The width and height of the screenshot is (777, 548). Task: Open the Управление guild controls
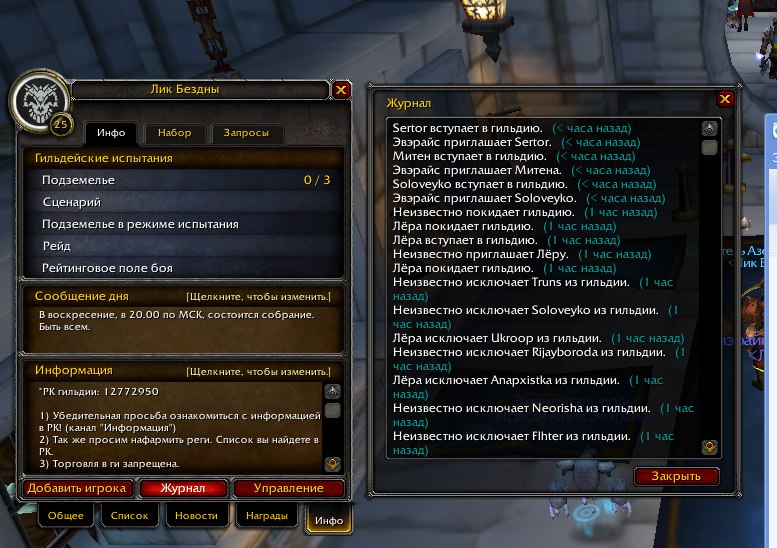point(288,488)
